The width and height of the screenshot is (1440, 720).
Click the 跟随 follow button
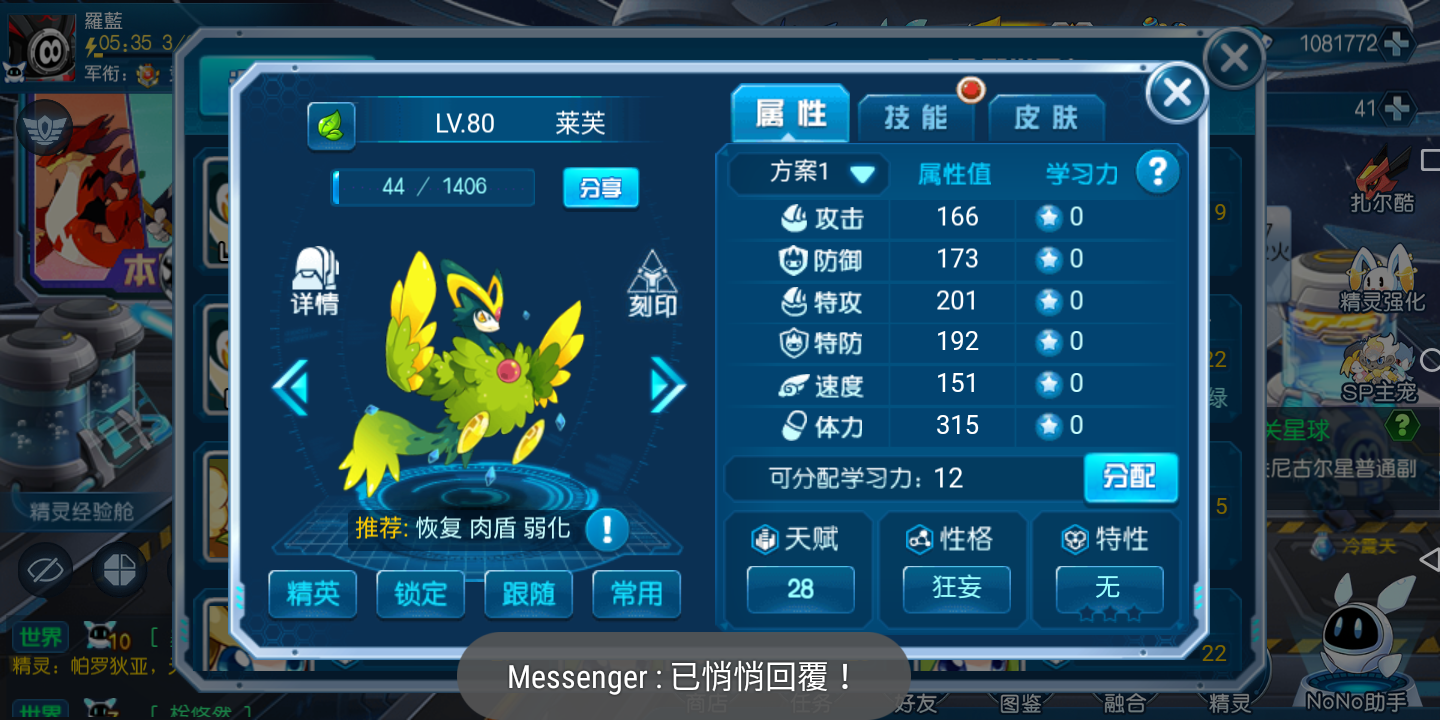(x=528, y=594)
